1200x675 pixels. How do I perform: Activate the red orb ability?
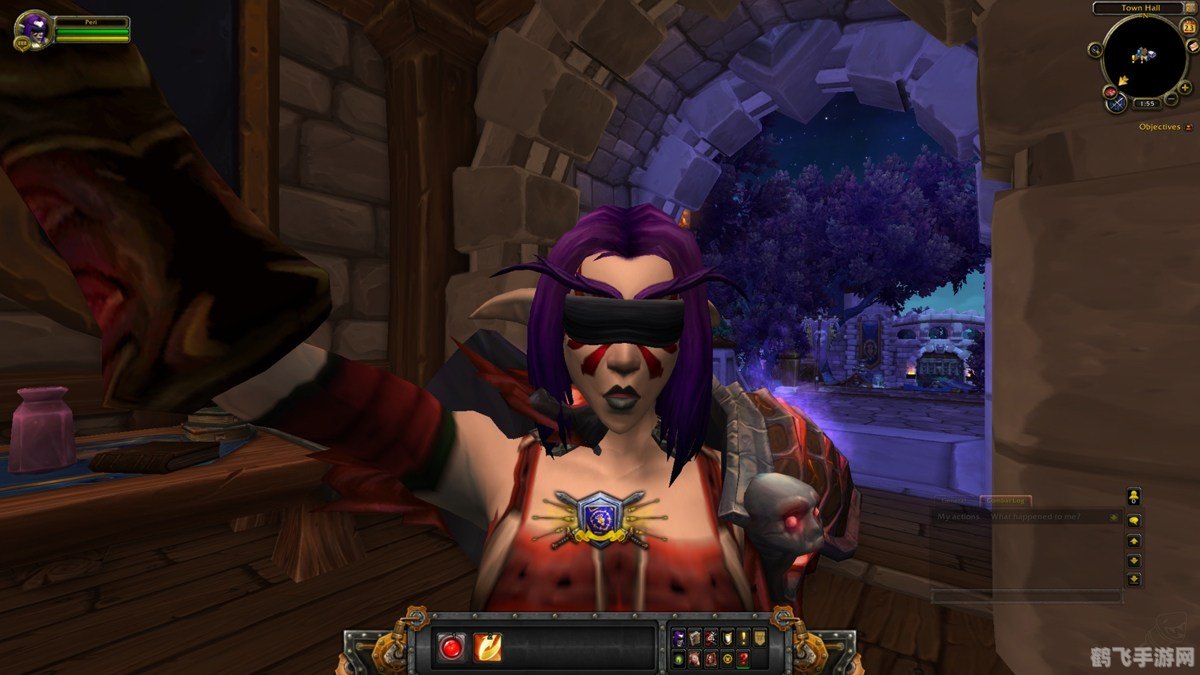[451, 647]
